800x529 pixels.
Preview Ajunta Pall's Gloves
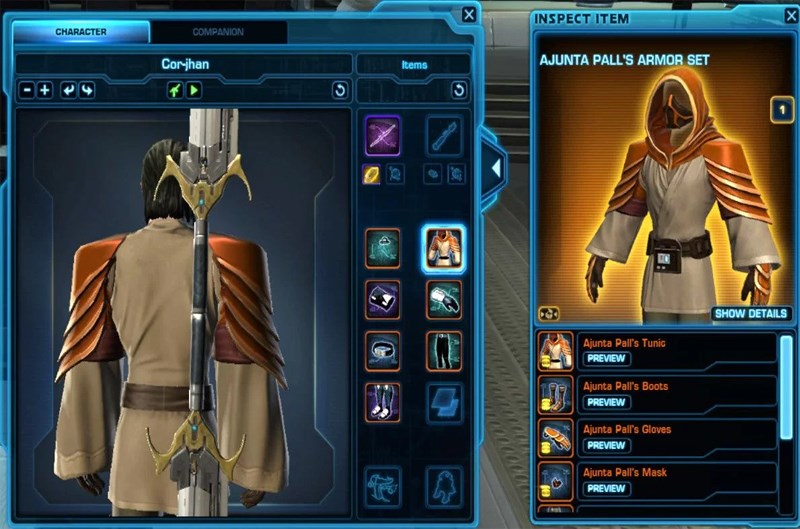(607, 445)
